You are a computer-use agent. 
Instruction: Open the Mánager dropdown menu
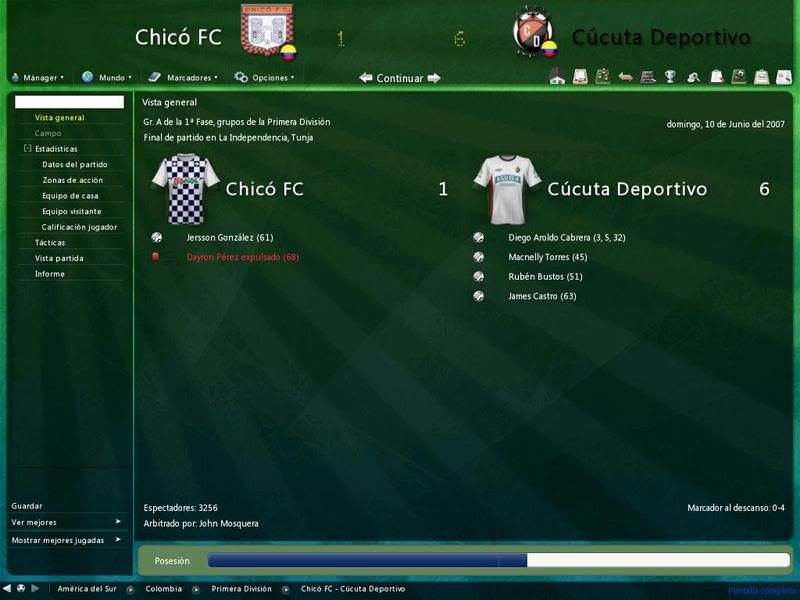(x=39, y=77)
